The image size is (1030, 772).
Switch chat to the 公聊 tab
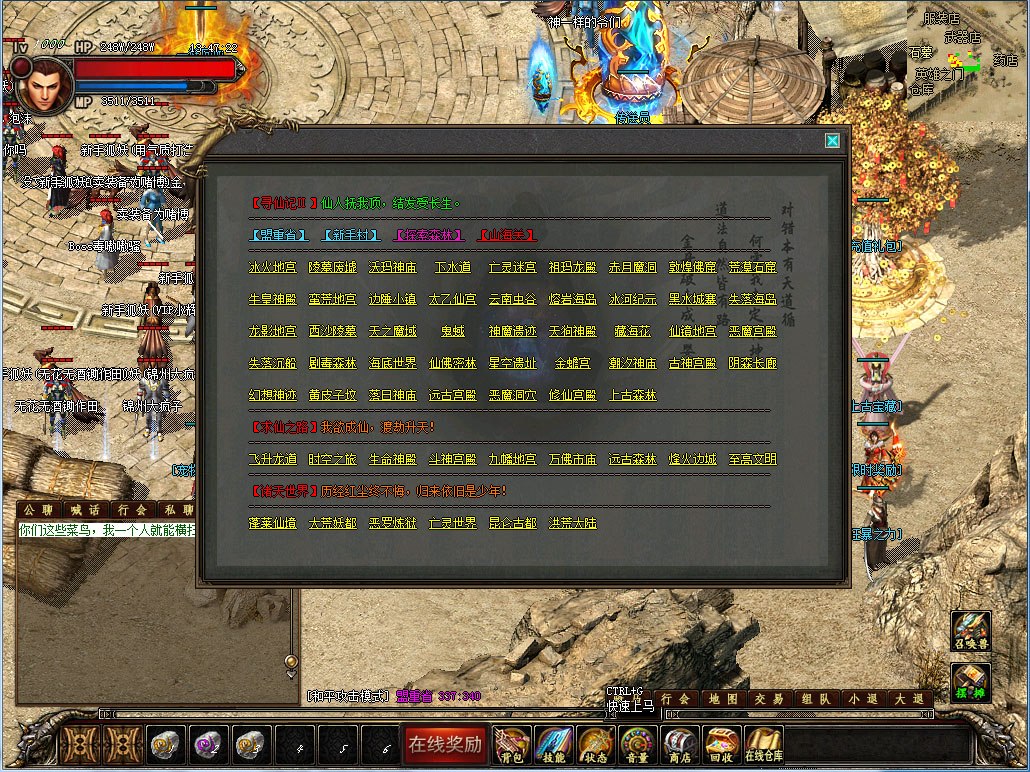tap(38, 510)
